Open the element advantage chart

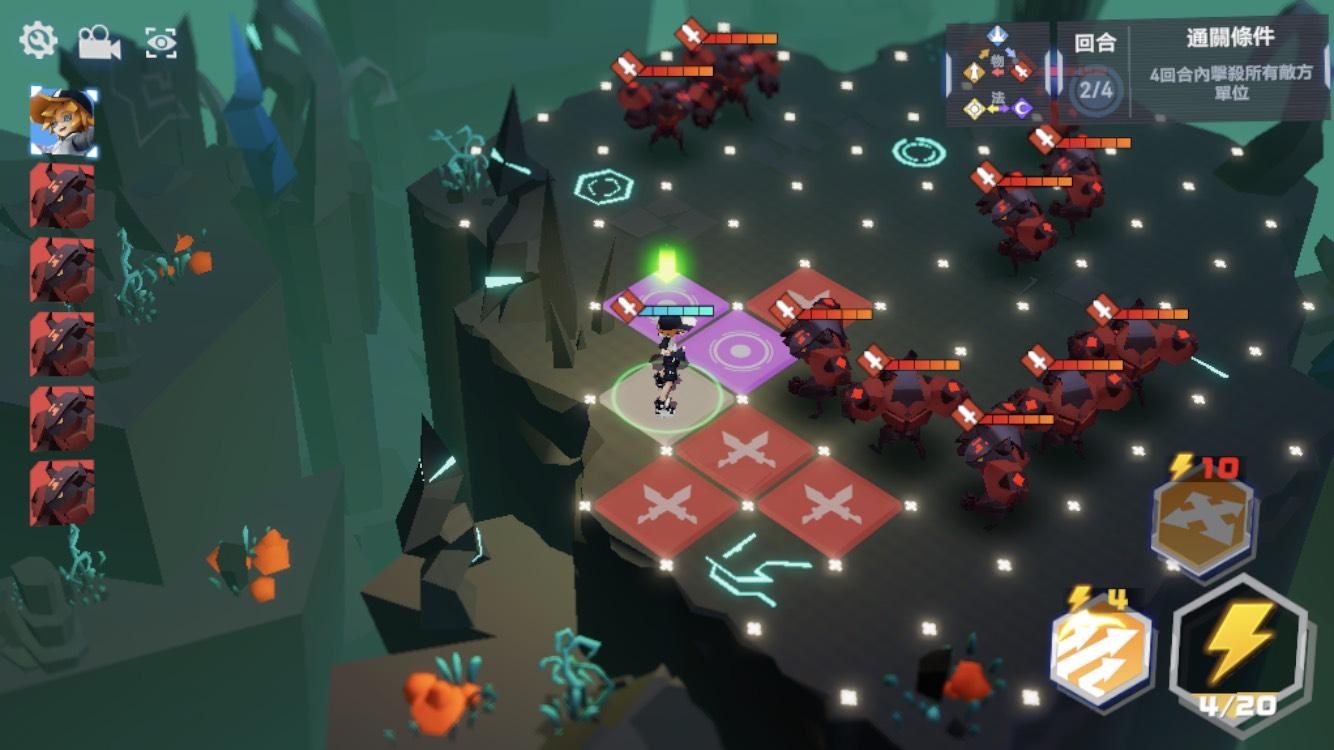pyautogui.click(x=997, y=73)
